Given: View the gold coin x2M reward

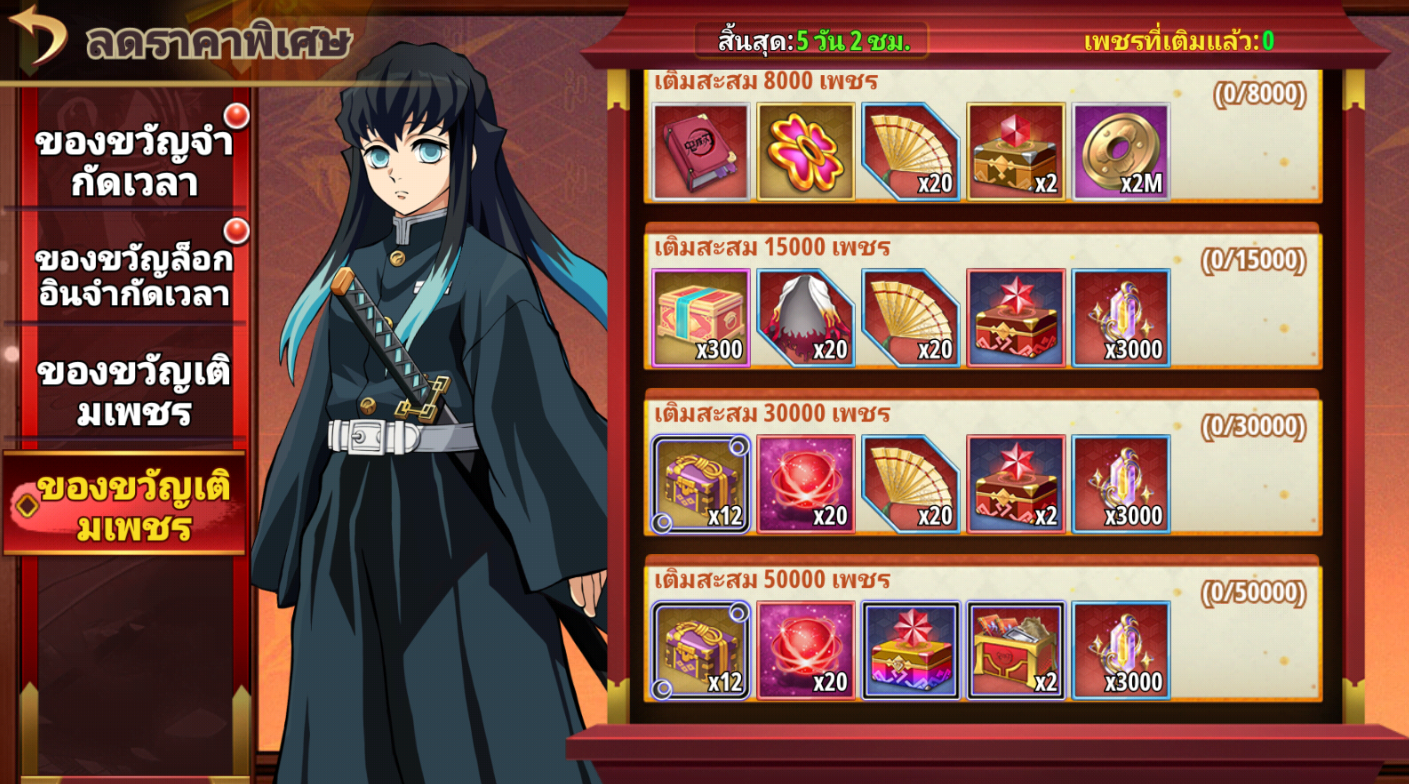Looking at the screenshot, I should coord(1121,152).
